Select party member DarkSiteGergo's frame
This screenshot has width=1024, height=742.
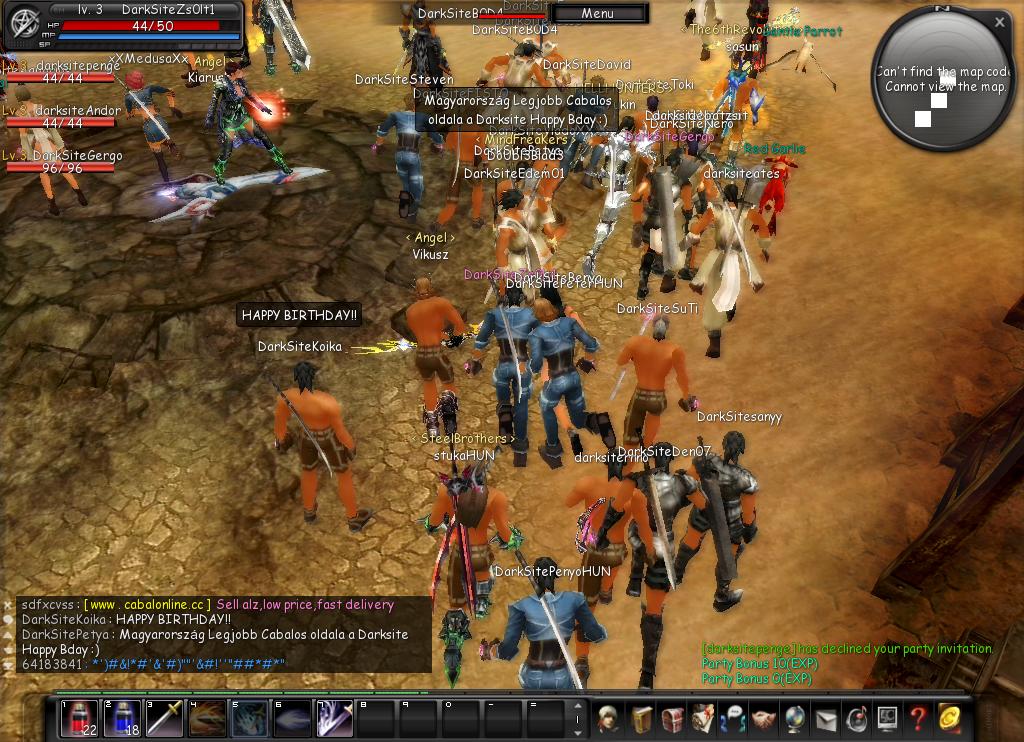point(62,163)
